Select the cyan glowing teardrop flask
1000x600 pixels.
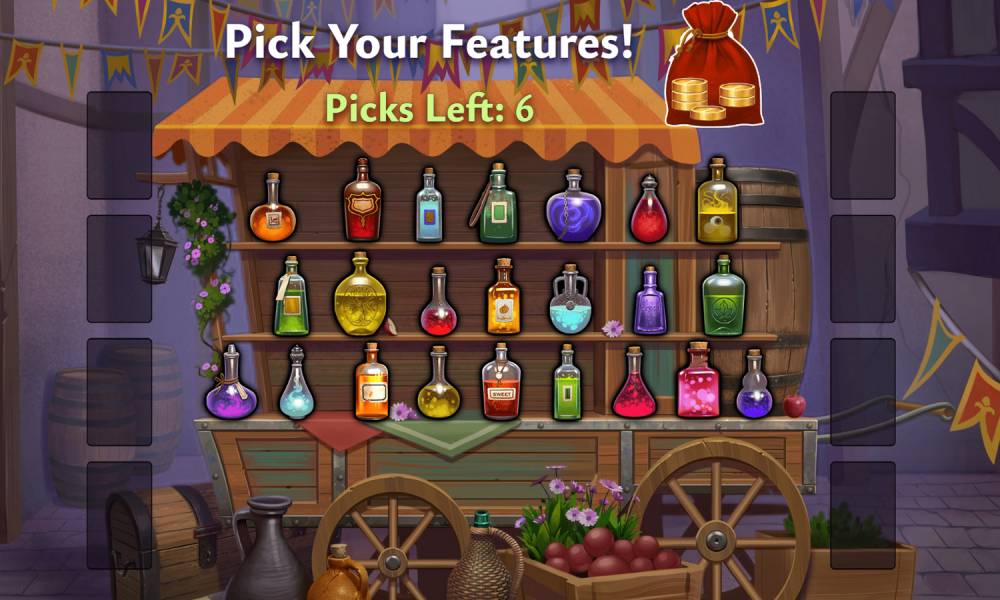(296, 386)
